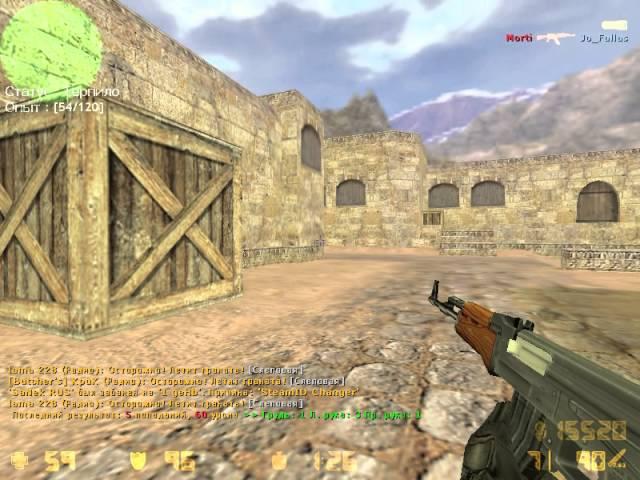Click the health cross icon

point(19,460)
